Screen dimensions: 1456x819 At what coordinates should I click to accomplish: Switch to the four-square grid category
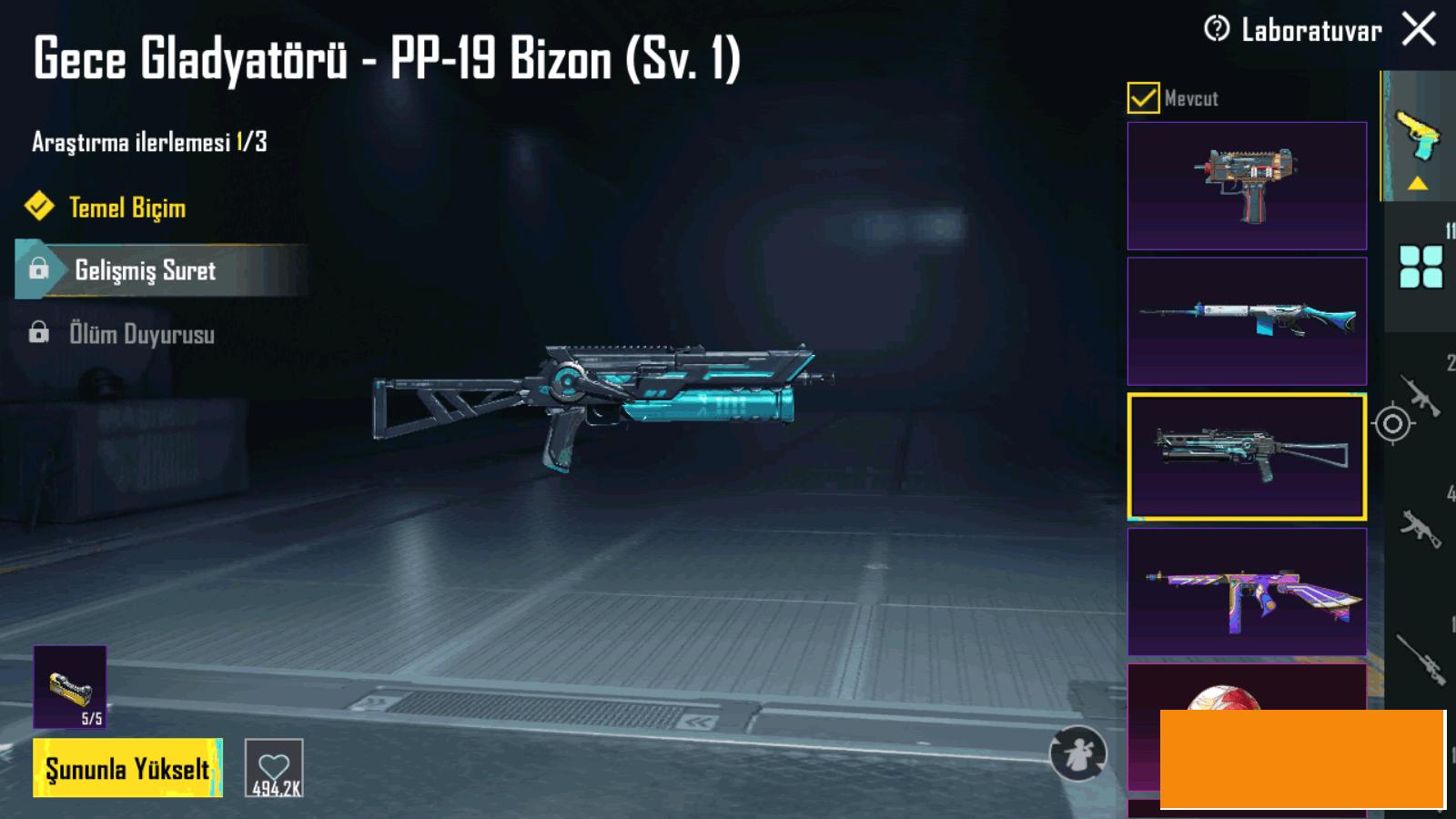click(x=1421, y=267)
